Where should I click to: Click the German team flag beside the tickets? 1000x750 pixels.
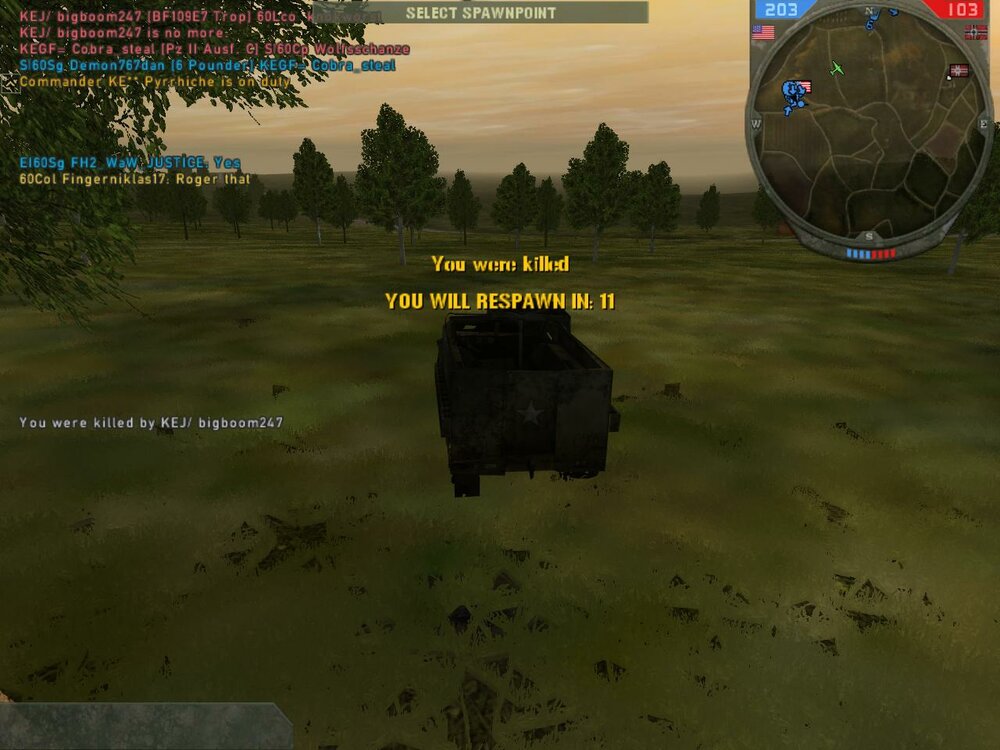coord(977,32)
